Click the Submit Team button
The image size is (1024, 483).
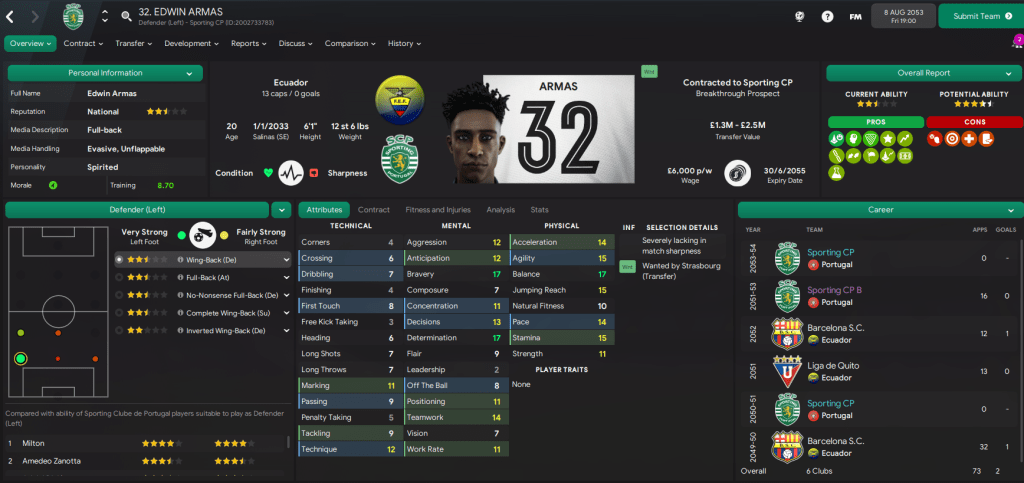pyautogui.click(x=976, y=16)
